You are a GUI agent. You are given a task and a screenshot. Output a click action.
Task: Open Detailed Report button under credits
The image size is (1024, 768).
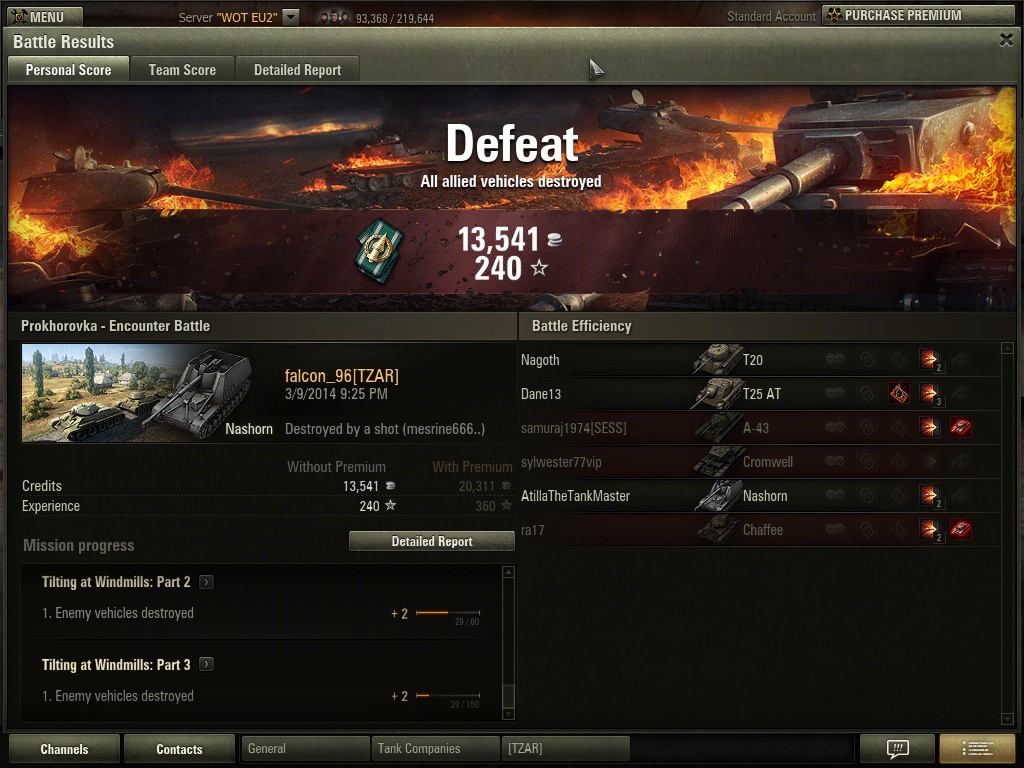tap(431, 541)
